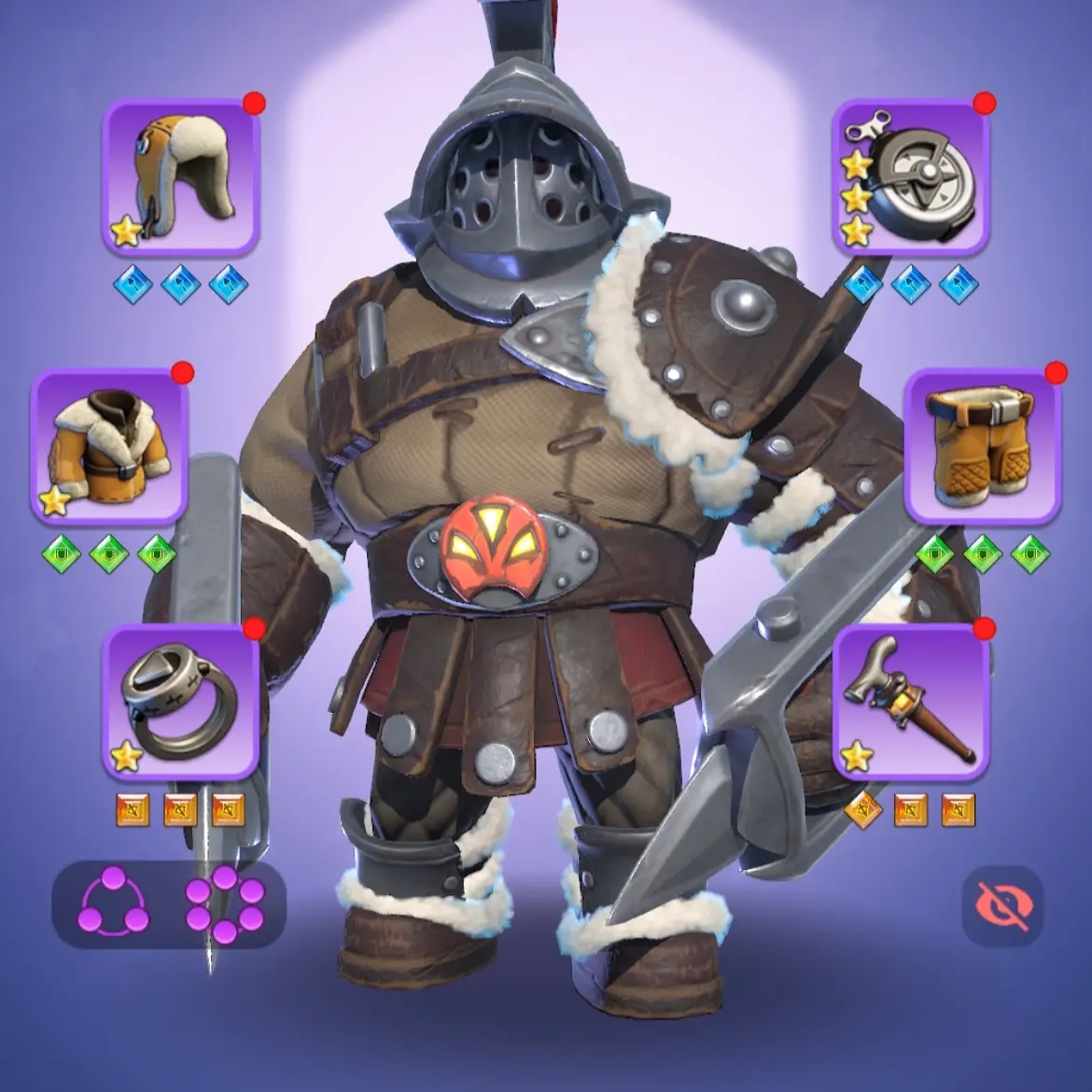Select the fur-lined aviator hat slot

(180, 177)
